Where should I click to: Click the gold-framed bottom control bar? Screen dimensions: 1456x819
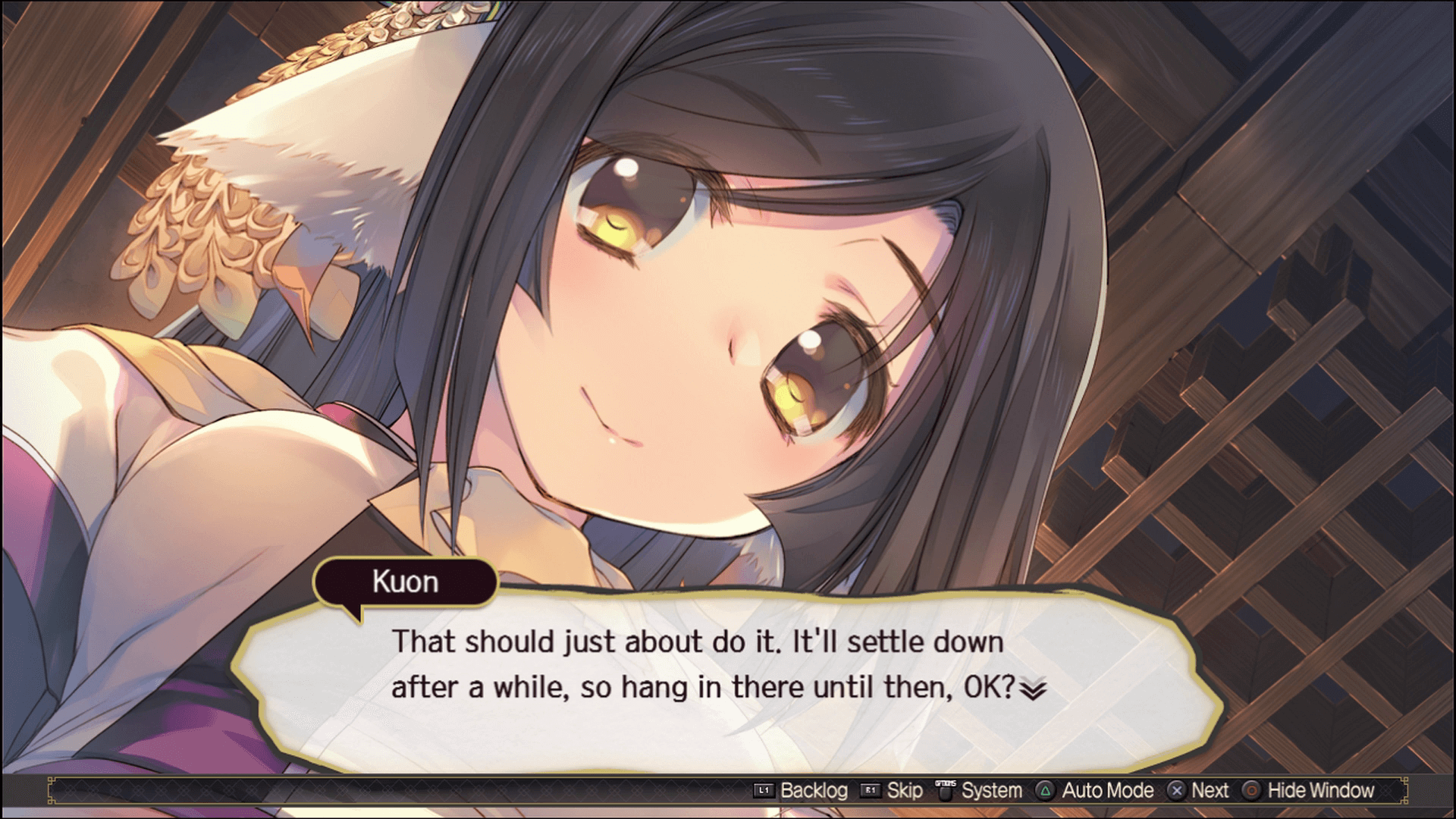point(379,790)
